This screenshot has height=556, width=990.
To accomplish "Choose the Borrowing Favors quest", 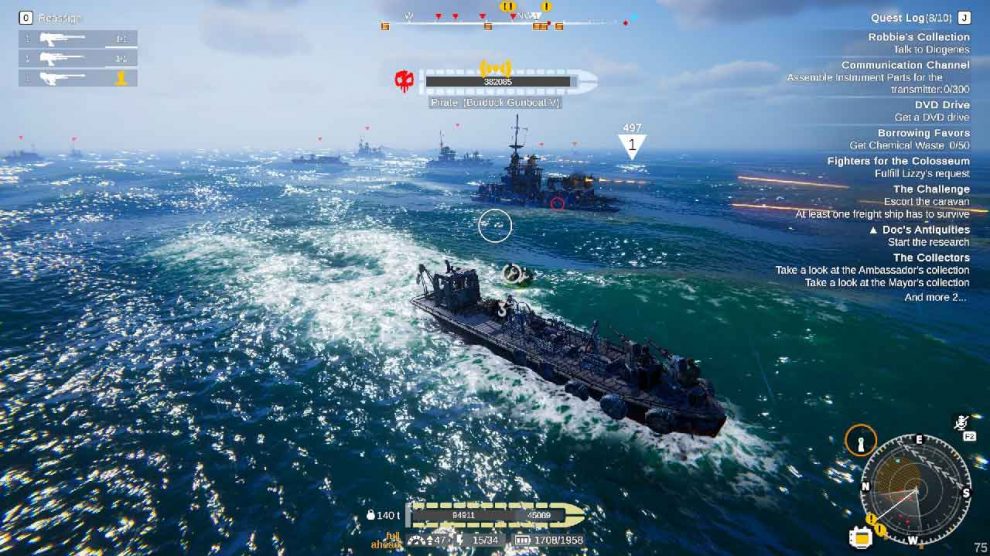I will pos(923,133).
